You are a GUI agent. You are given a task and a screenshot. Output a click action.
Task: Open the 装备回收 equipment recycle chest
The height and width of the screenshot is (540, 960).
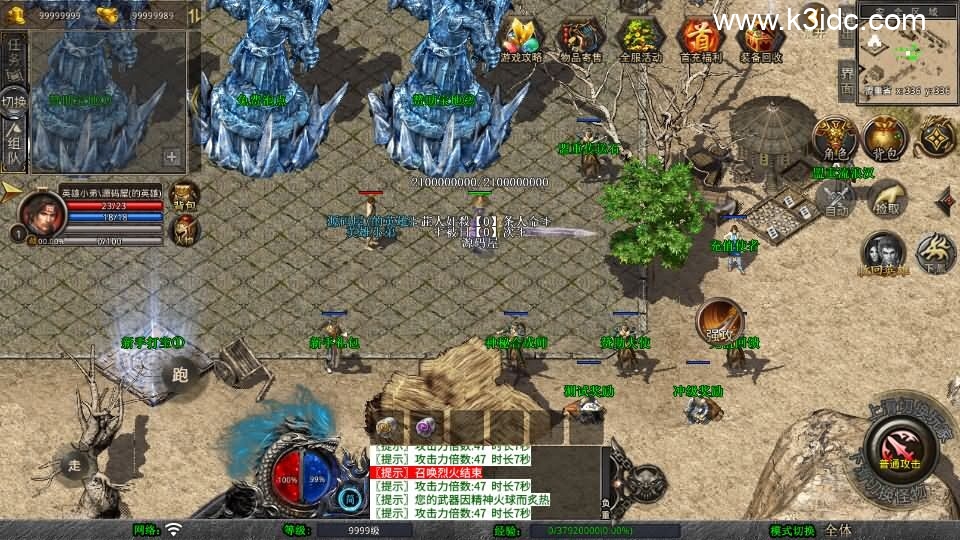pyautogui.click(x=761, y=40)
